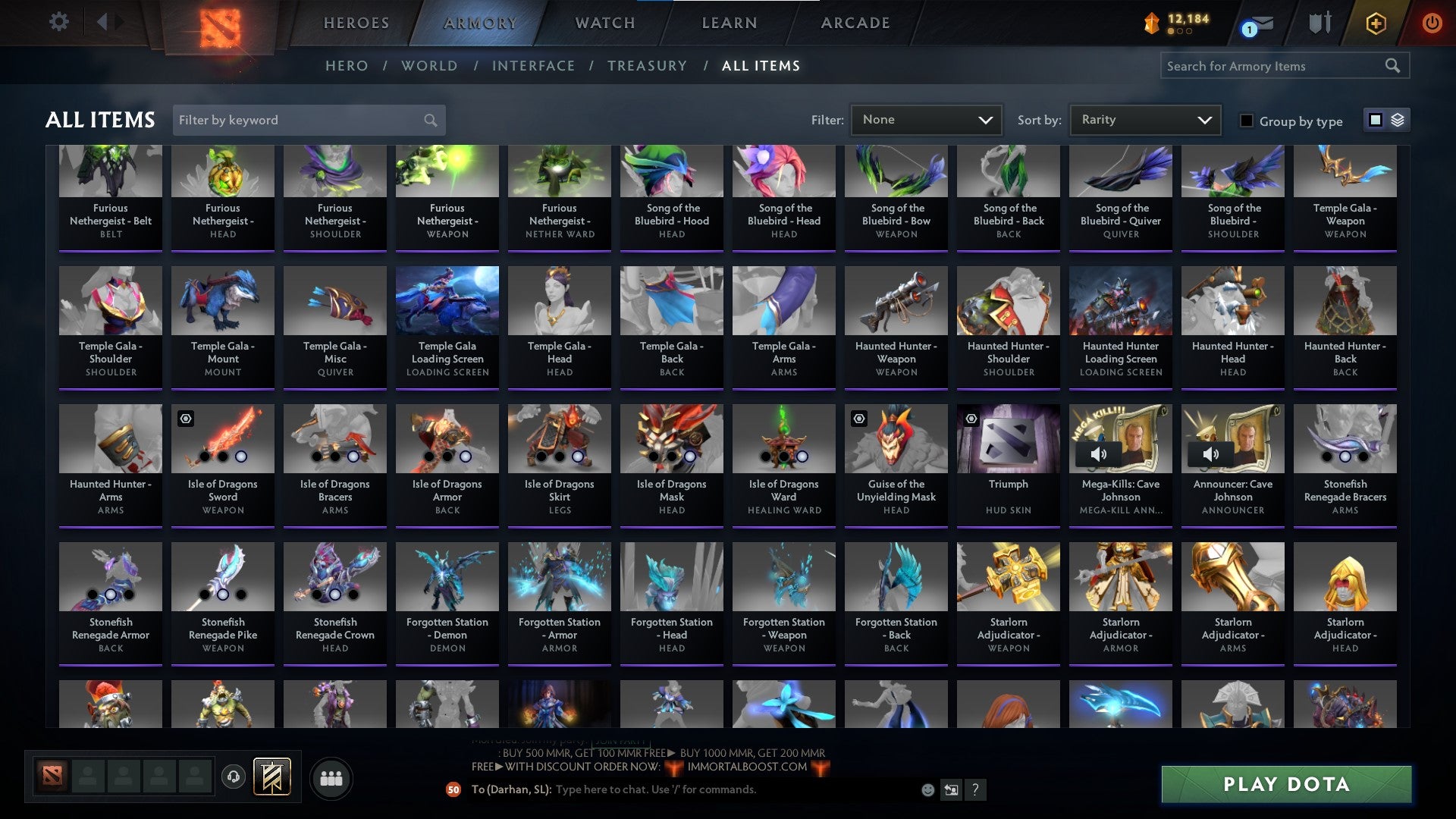Viewport: 1456px width, 819px height.
Task: Play the Announcer: Cave Johnson voice preview
Action: 1210,453
